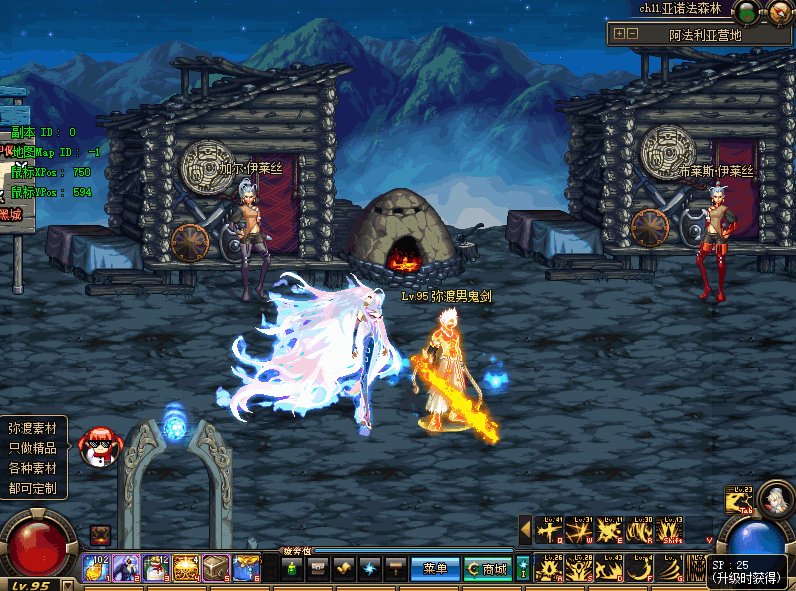Select the snowman item in slot 3

pos(156,568)
